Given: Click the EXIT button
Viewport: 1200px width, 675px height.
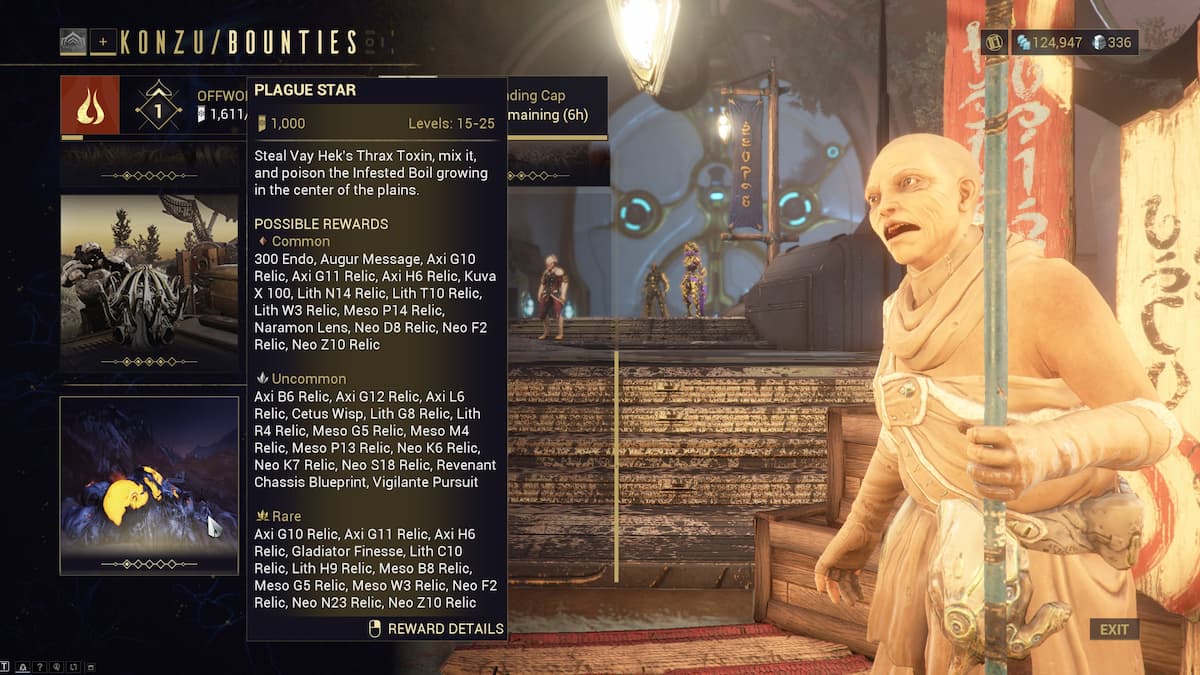Looking at the screenshot, I should [1113, 629].
